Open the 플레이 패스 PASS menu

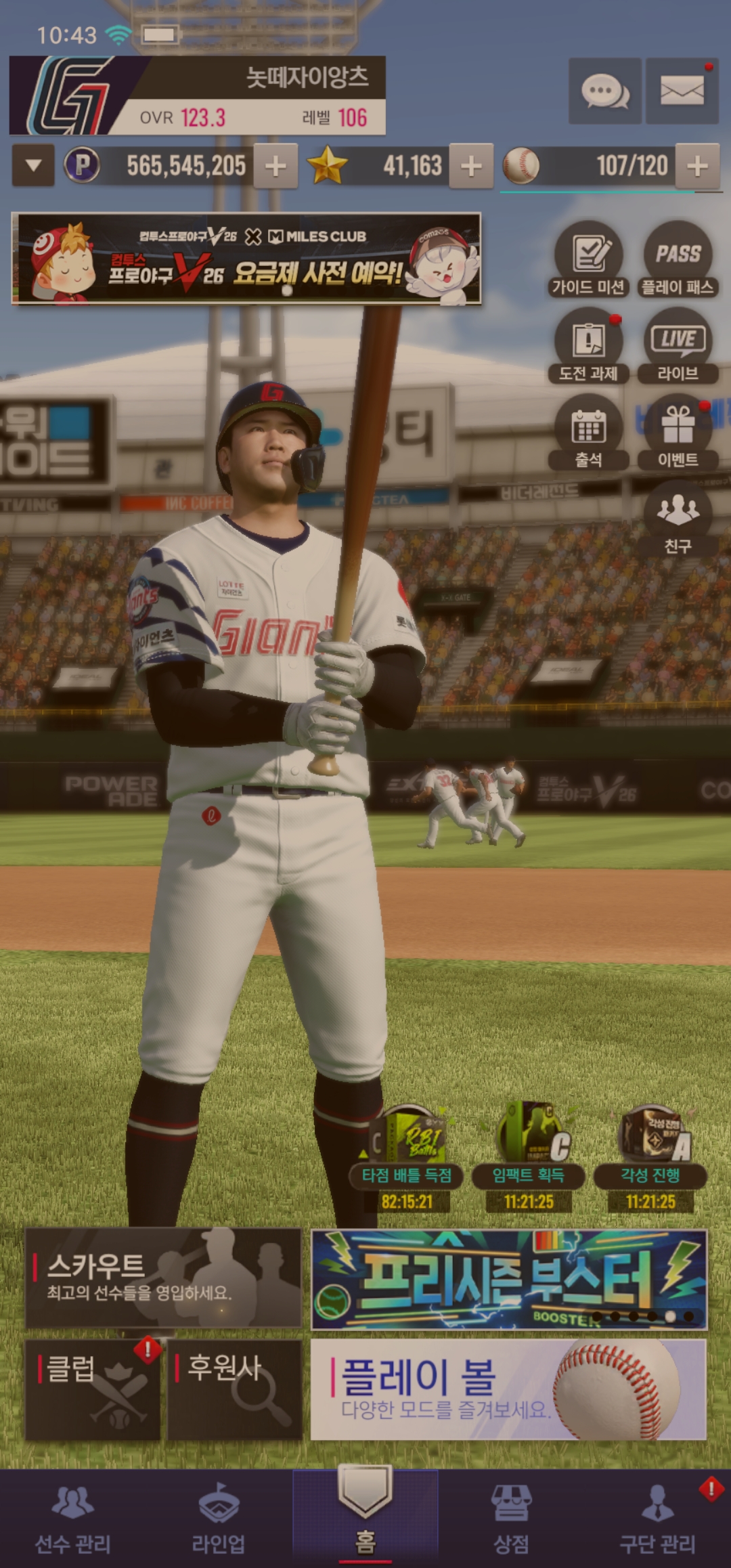(678, 260)
